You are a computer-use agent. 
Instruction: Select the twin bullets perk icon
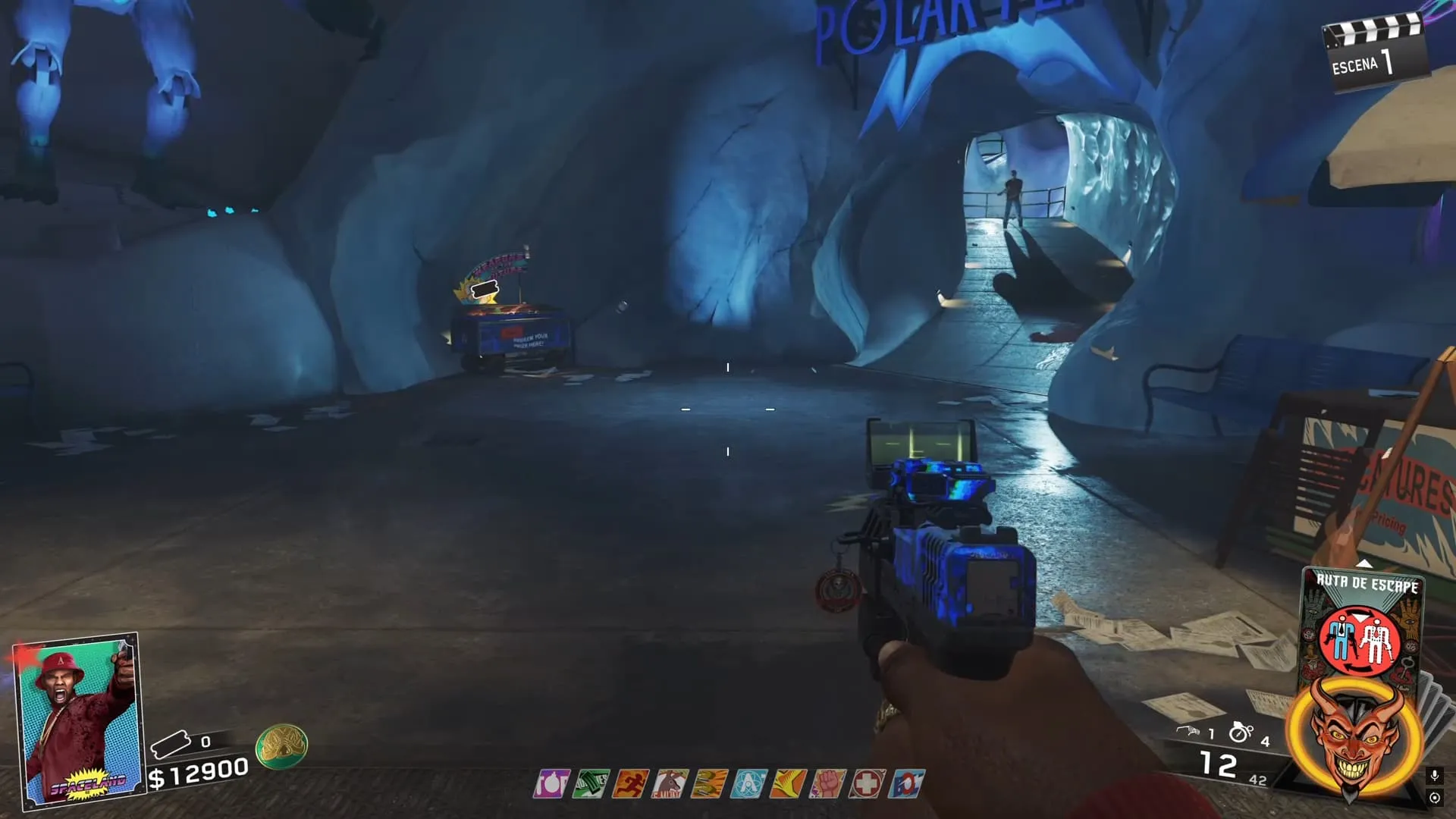tap(709, 783)
